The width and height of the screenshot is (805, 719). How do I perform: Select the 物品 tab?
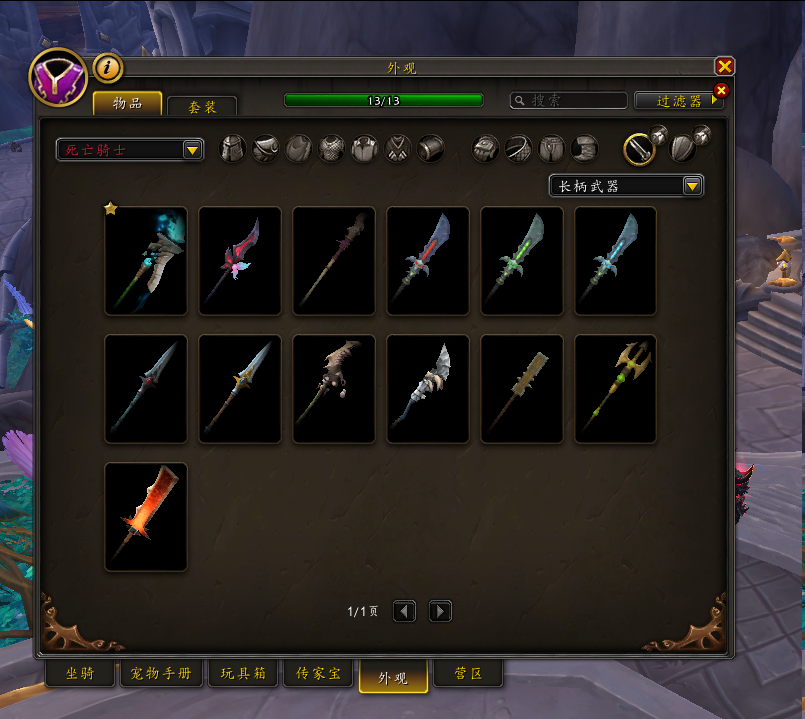click(127, 104)
